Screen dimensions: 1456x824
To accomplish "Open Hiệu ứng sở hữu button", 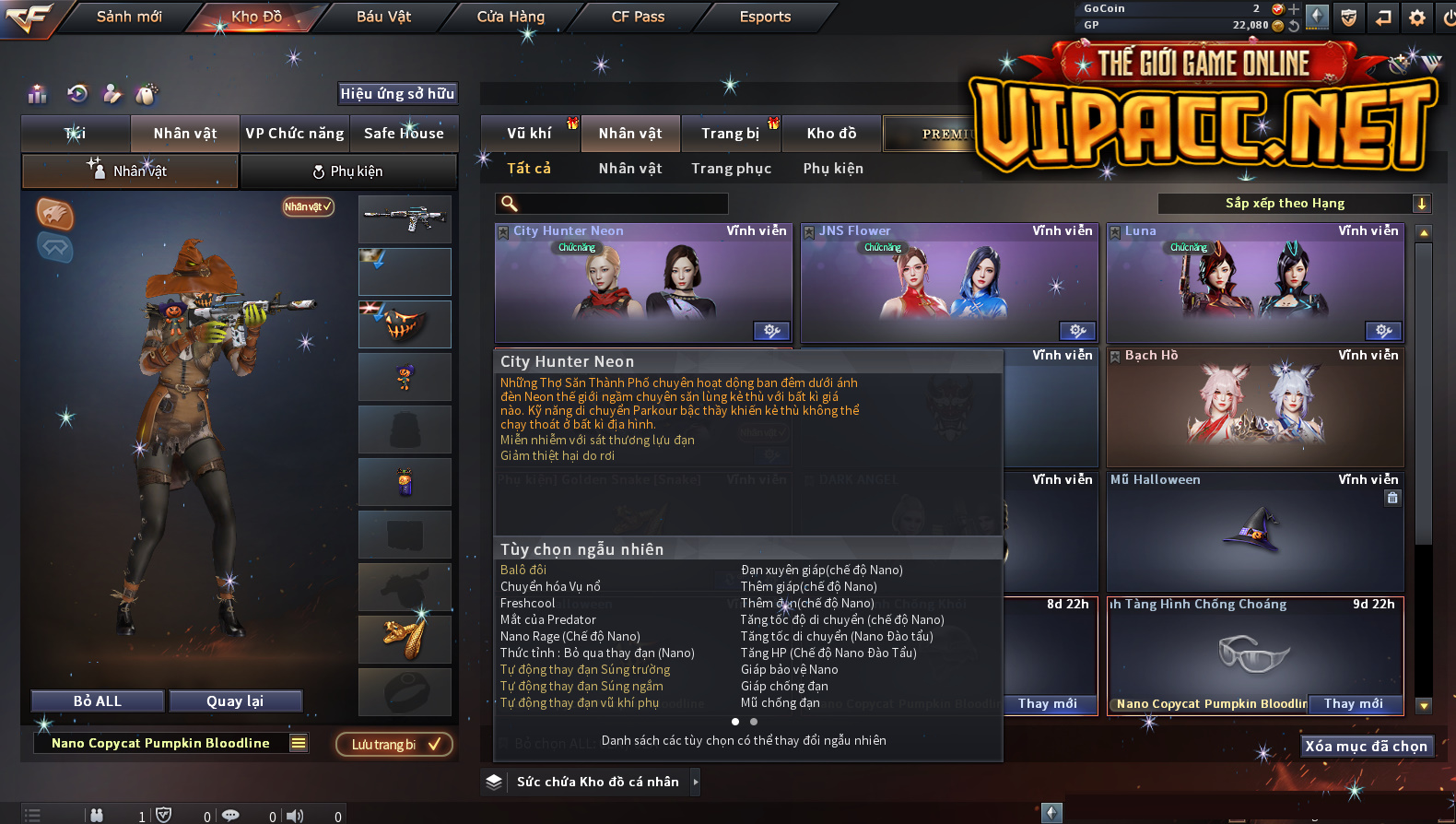I will point(397,93).
